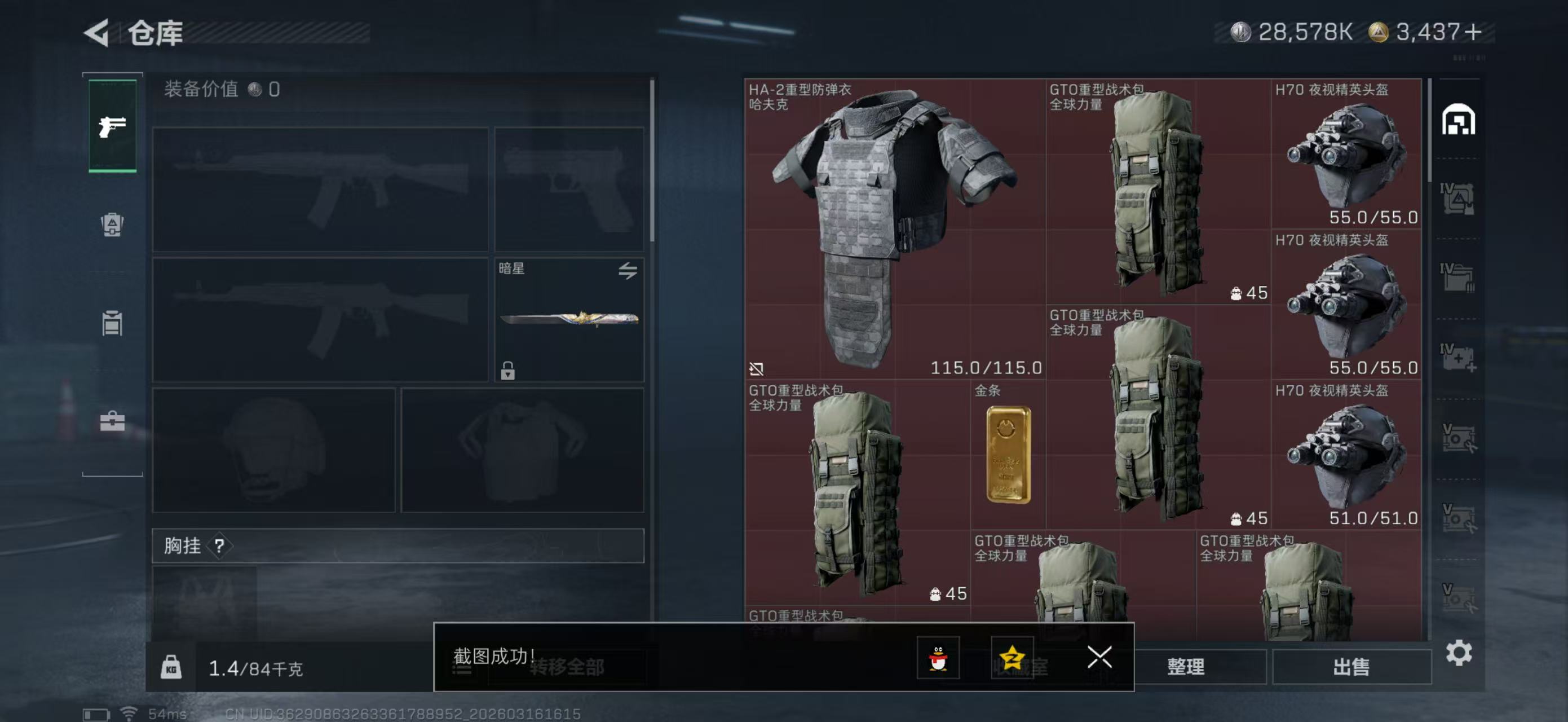Dismiss the 截图成功 notification with the X
This screenshot has height=722, width=1568.
[1099, 658]
